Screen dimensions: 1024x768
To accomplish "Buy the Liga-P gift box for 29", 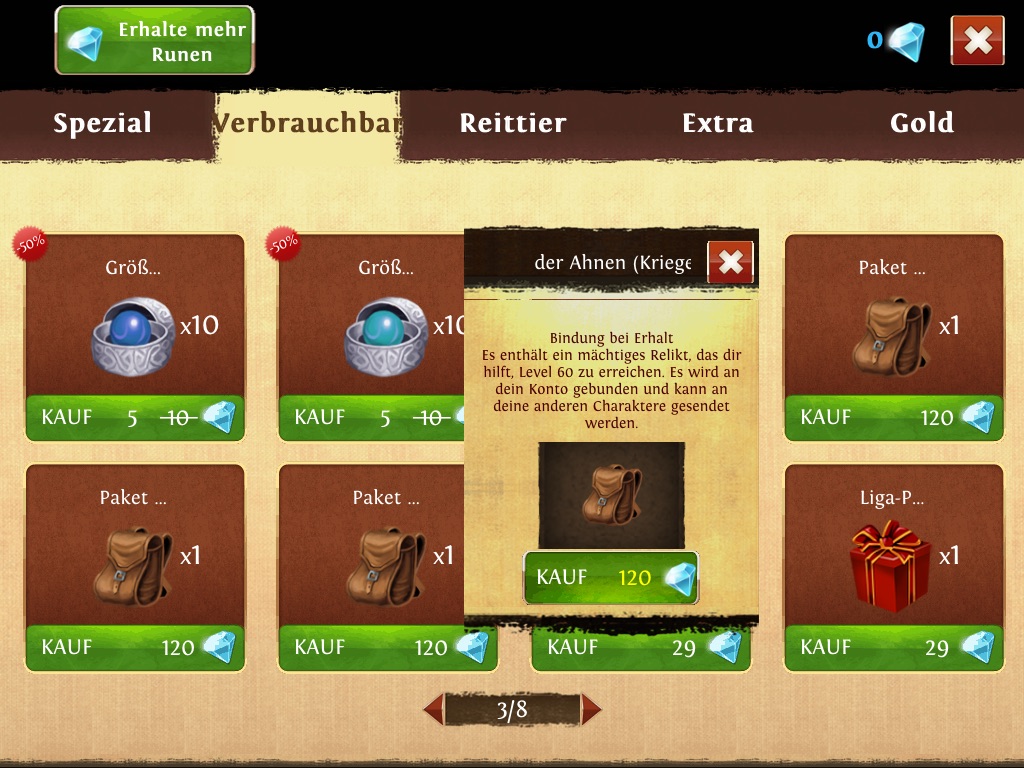I will 893,648.
